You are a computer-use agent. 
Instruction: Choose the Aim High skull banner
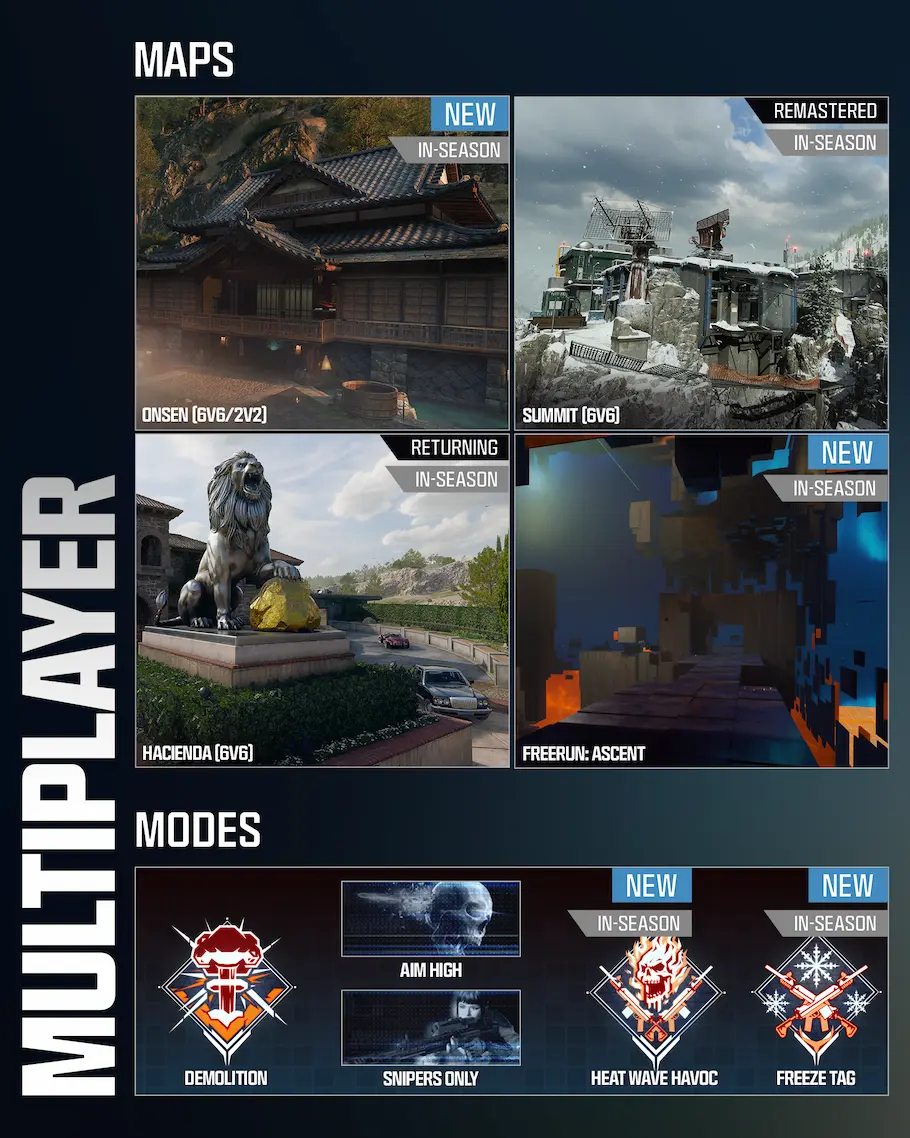[x=431, y=919]
